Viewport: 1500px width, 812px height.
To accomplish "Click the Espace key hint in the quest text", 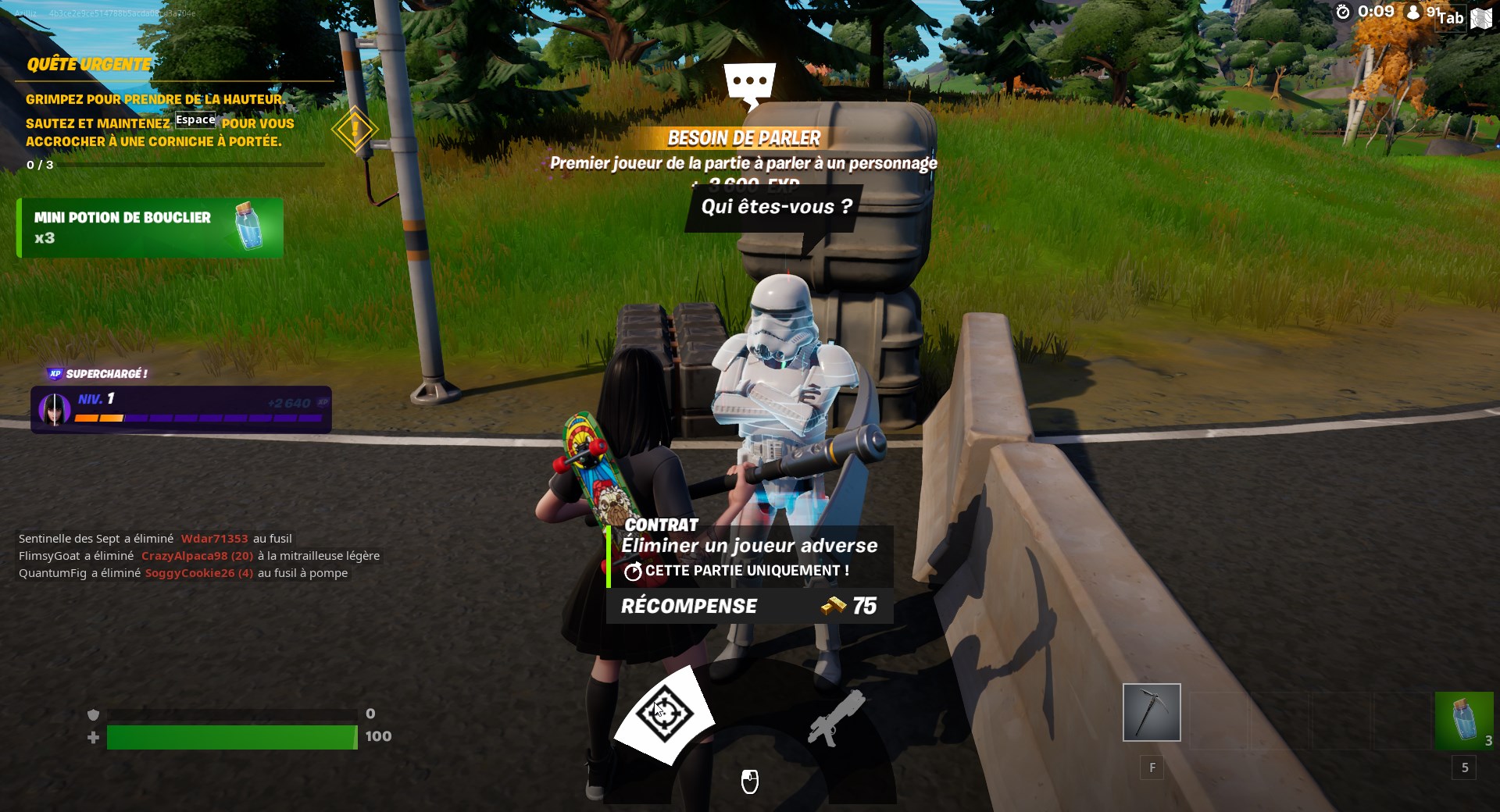I will tap(195, 121).
